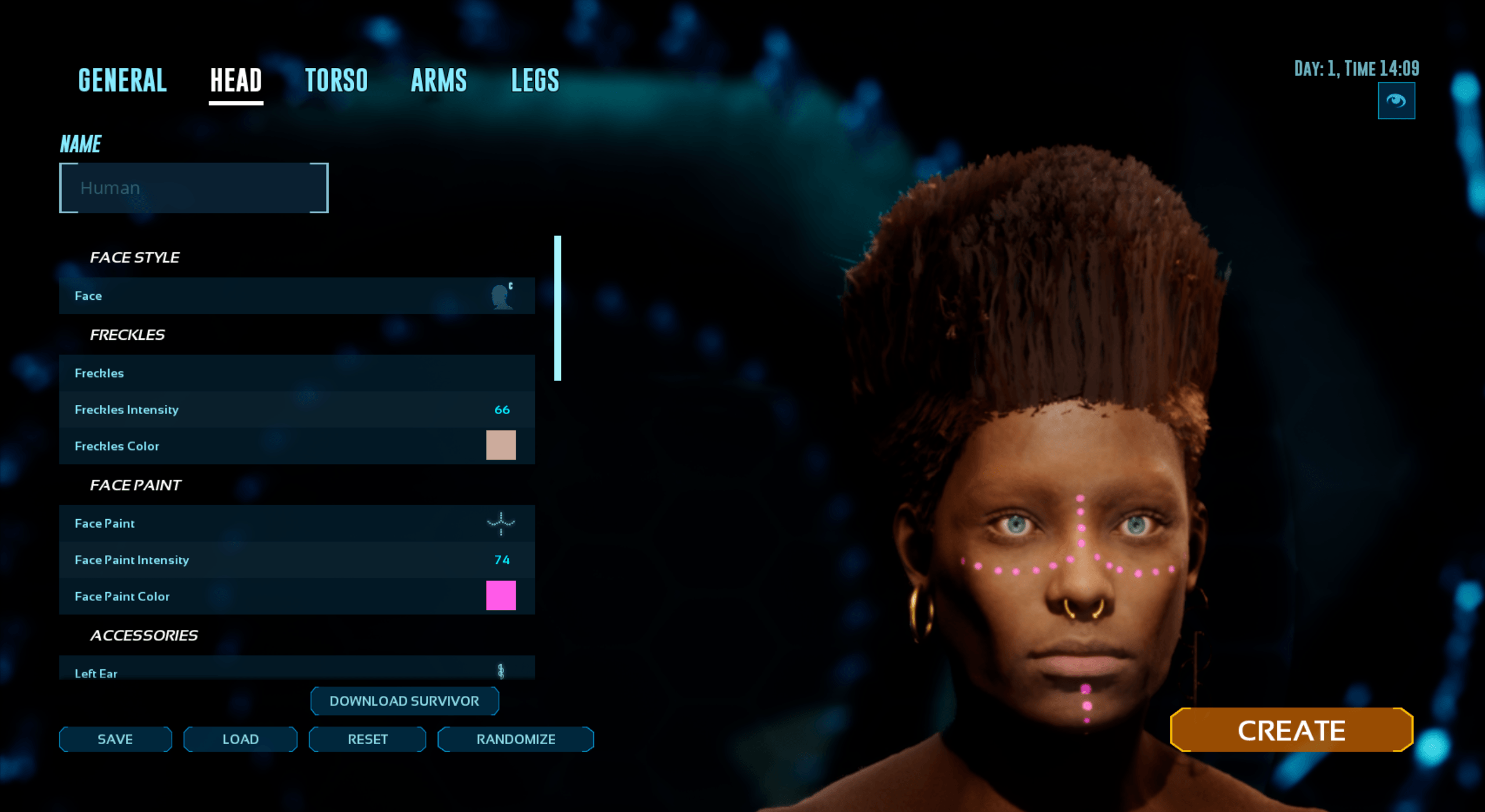
Task: Adjust the Freckles Intensity value
Action: [502, 409]
